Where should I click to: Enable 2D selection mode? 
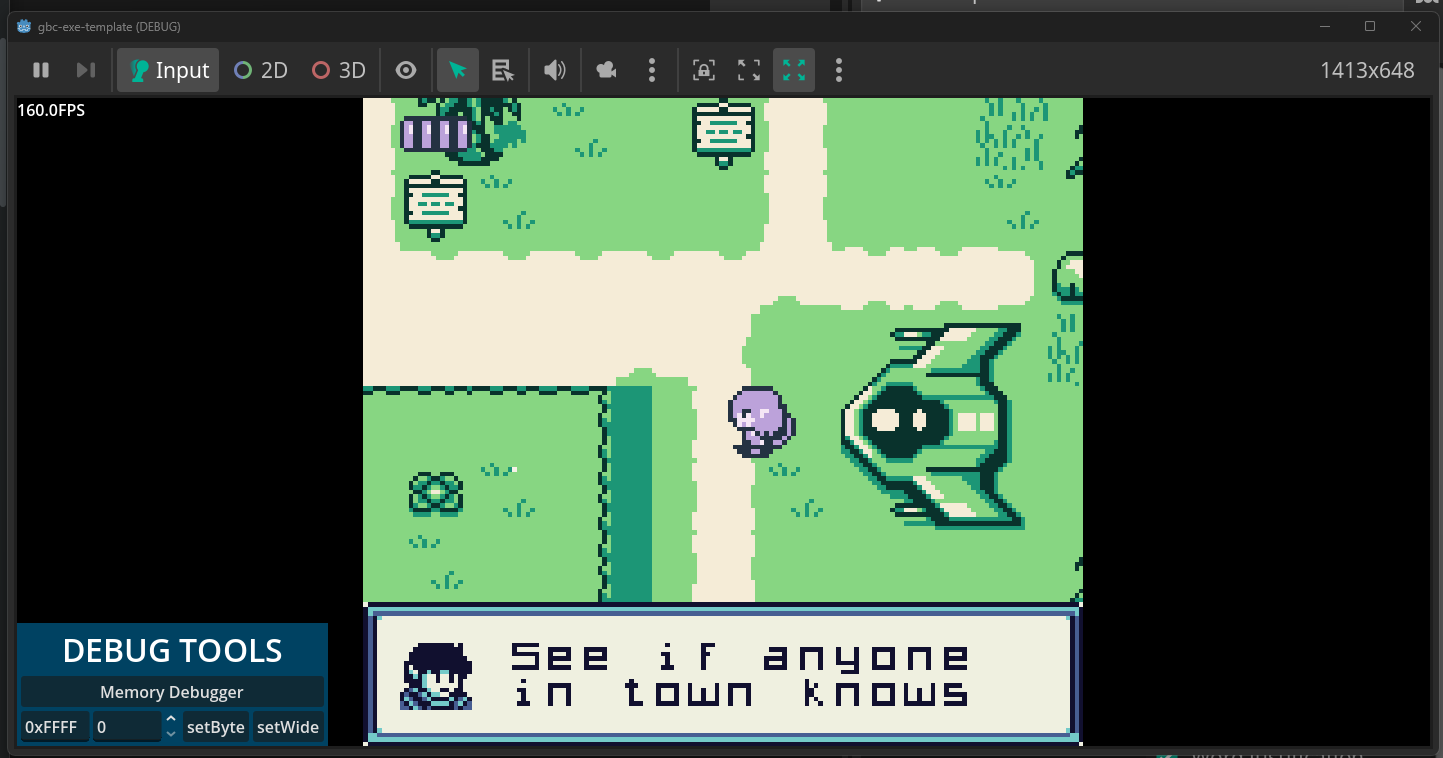[260, 70]
